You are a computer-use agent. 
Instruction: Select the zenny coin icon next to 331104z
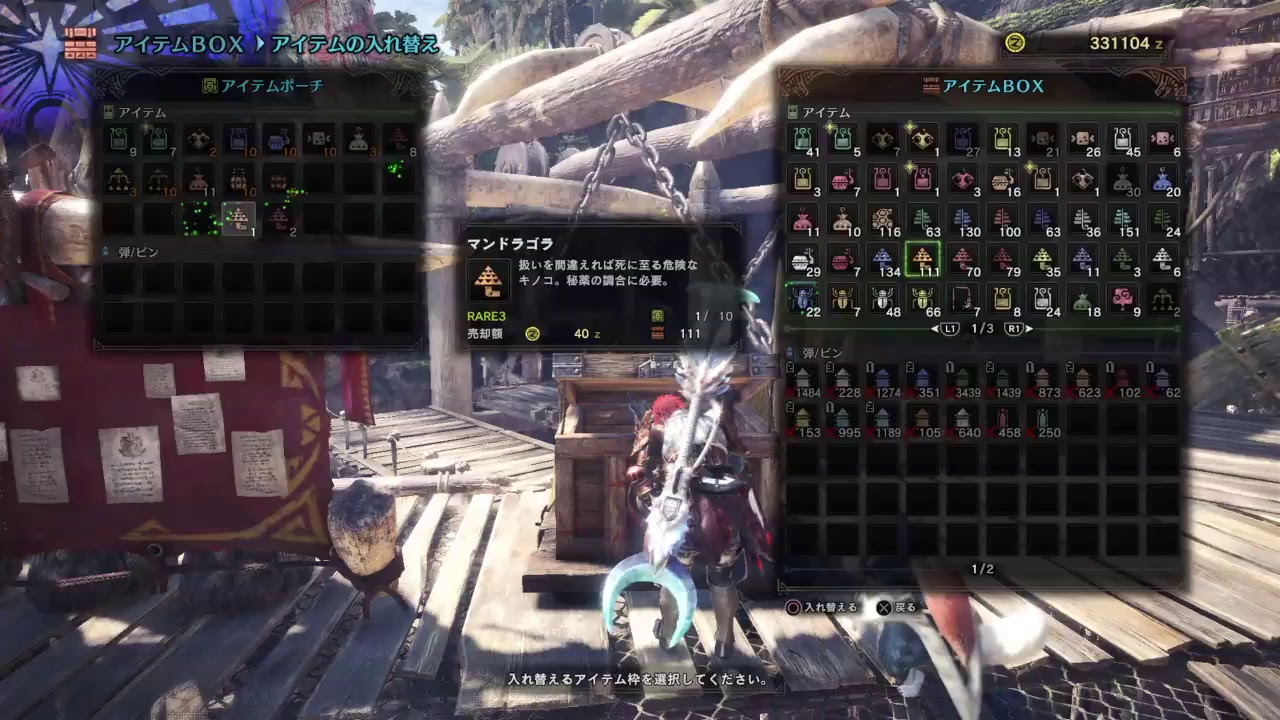(x=1015, y=43)
